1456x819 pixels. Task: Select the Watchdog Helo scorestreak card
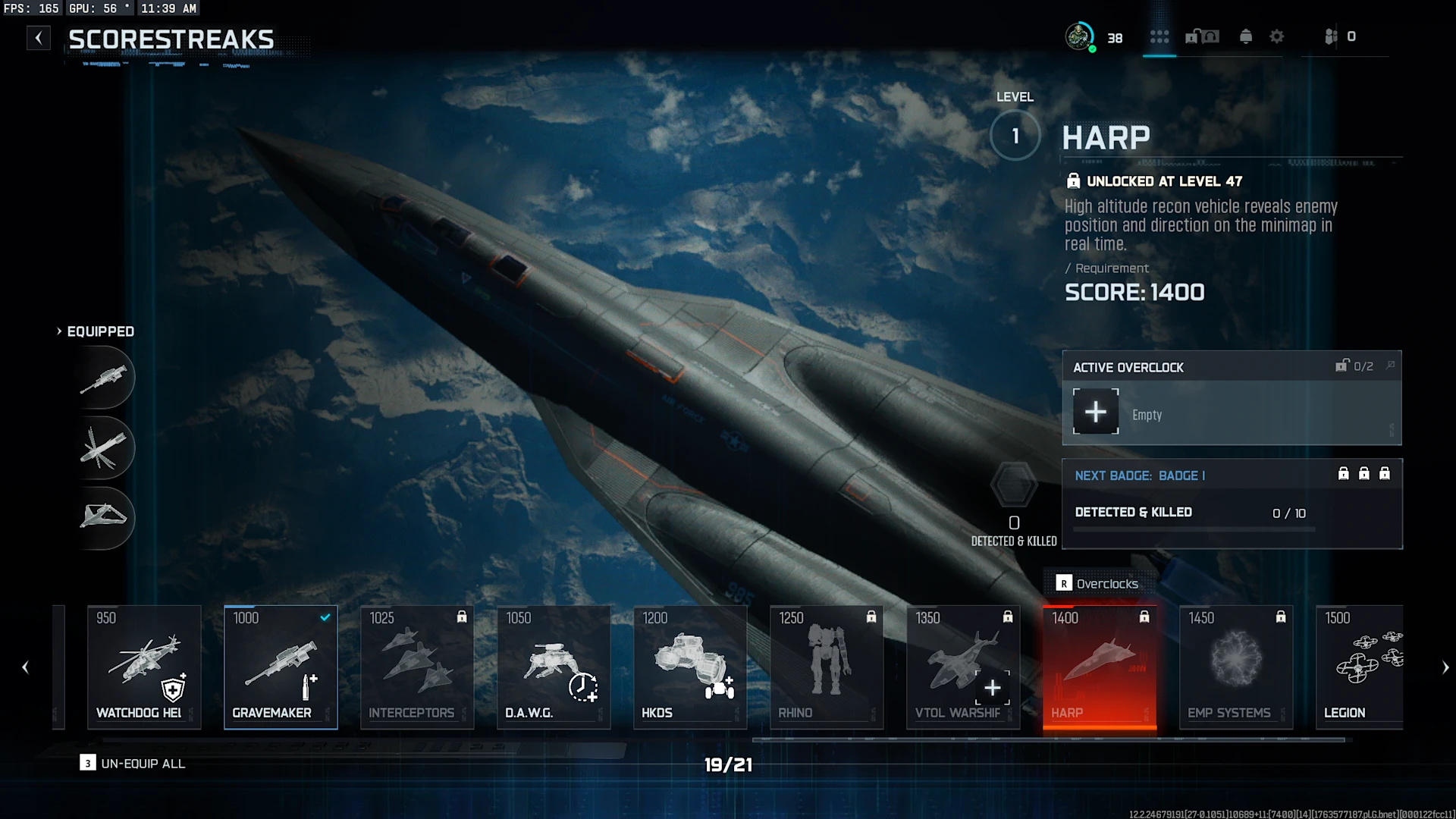(x=144, y=667)
